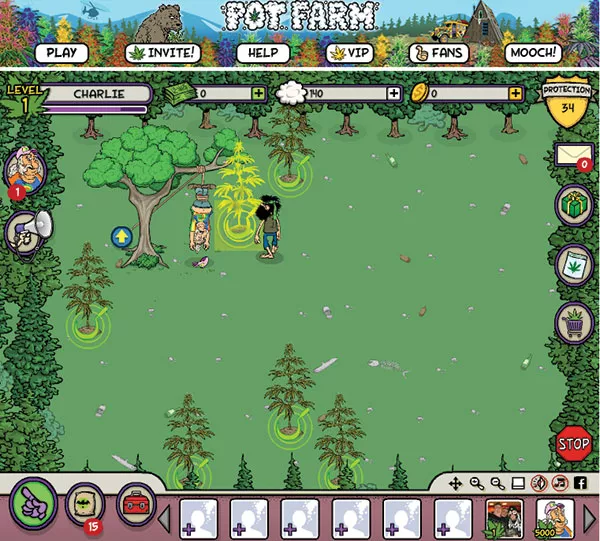Click the Facebook icon

580,483
